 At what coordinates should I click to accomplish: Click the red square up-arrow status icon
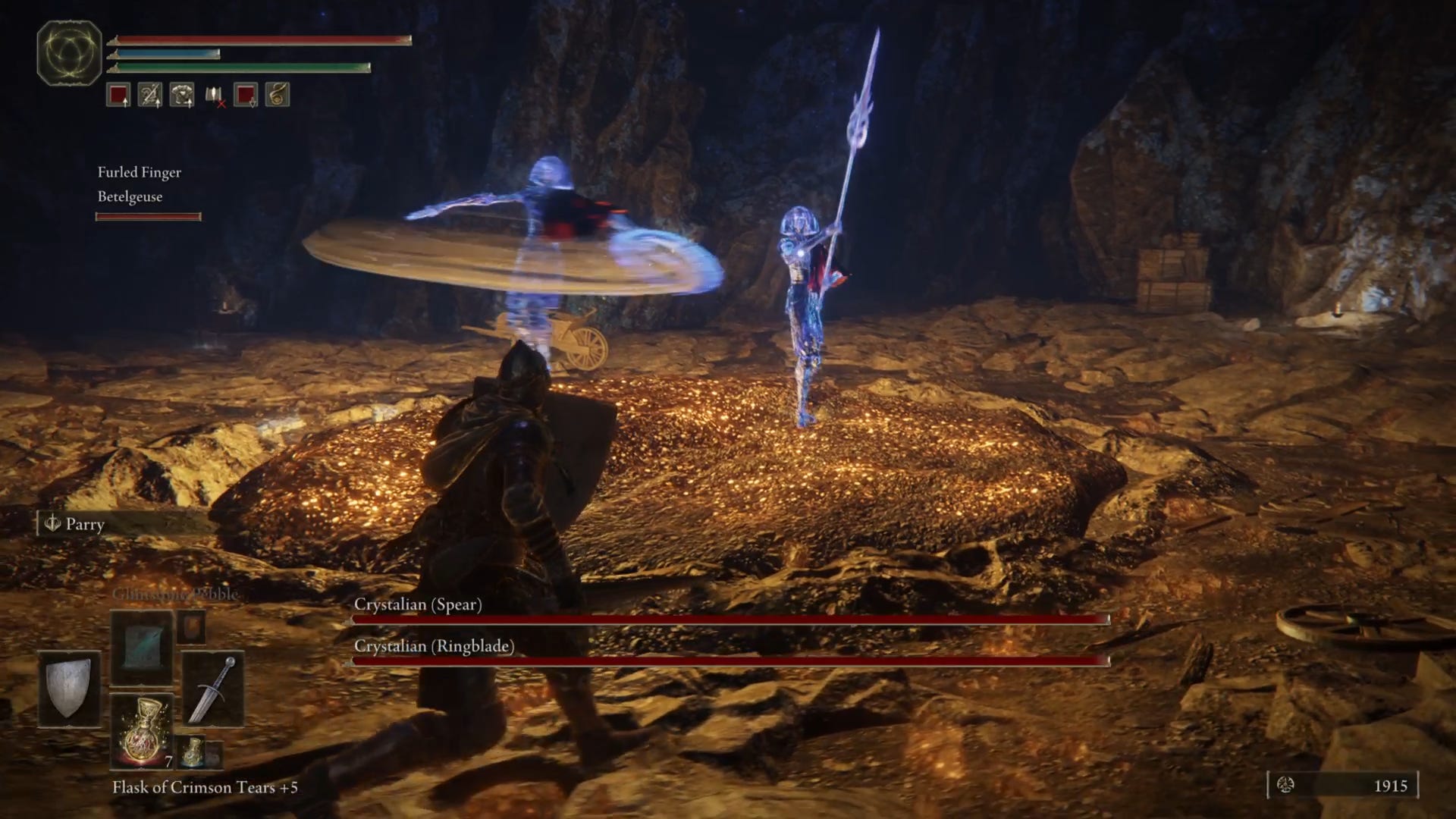point(118,95)
